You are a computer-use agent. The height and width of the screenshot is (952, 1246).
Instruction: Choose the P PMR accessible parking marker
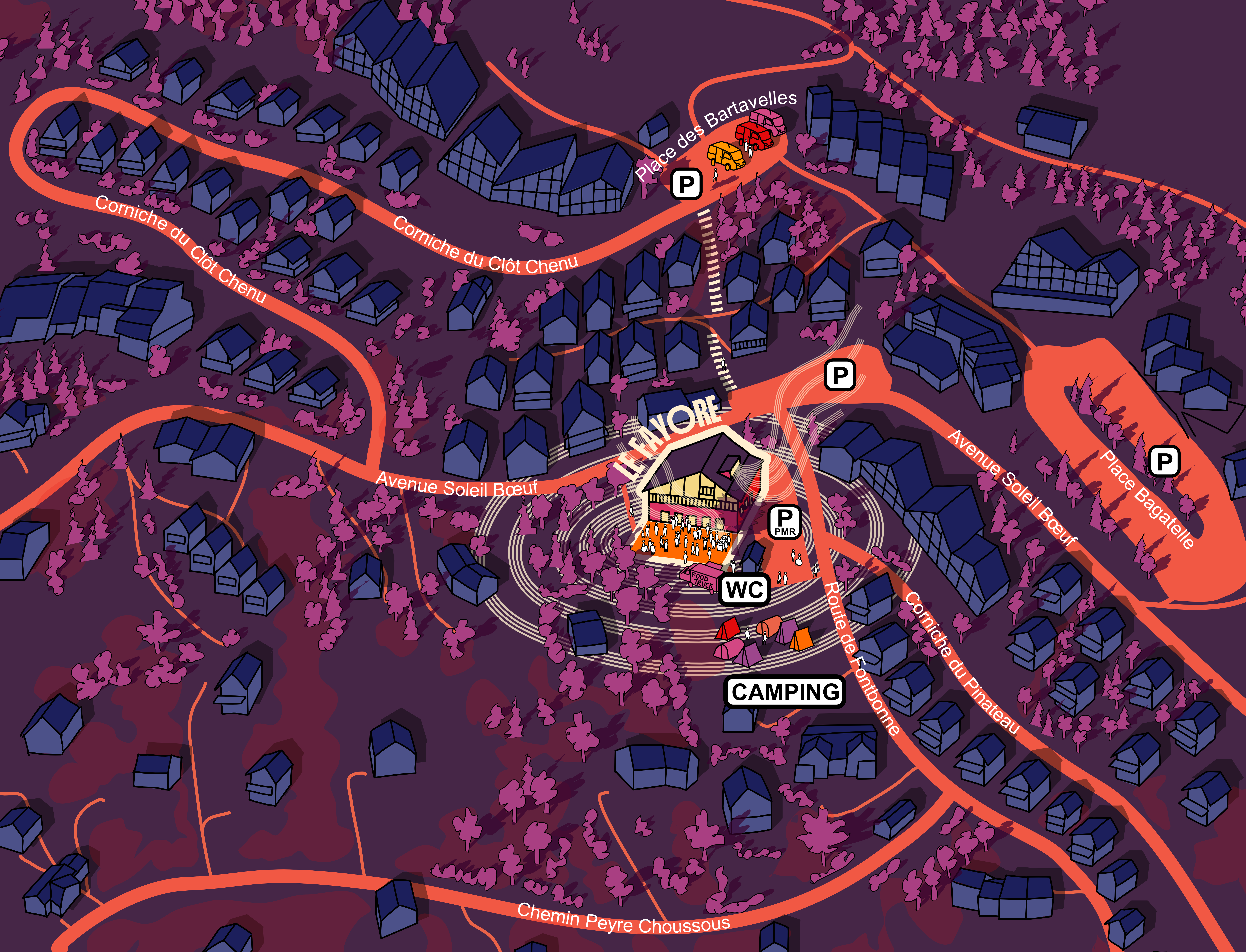[784, 521]
